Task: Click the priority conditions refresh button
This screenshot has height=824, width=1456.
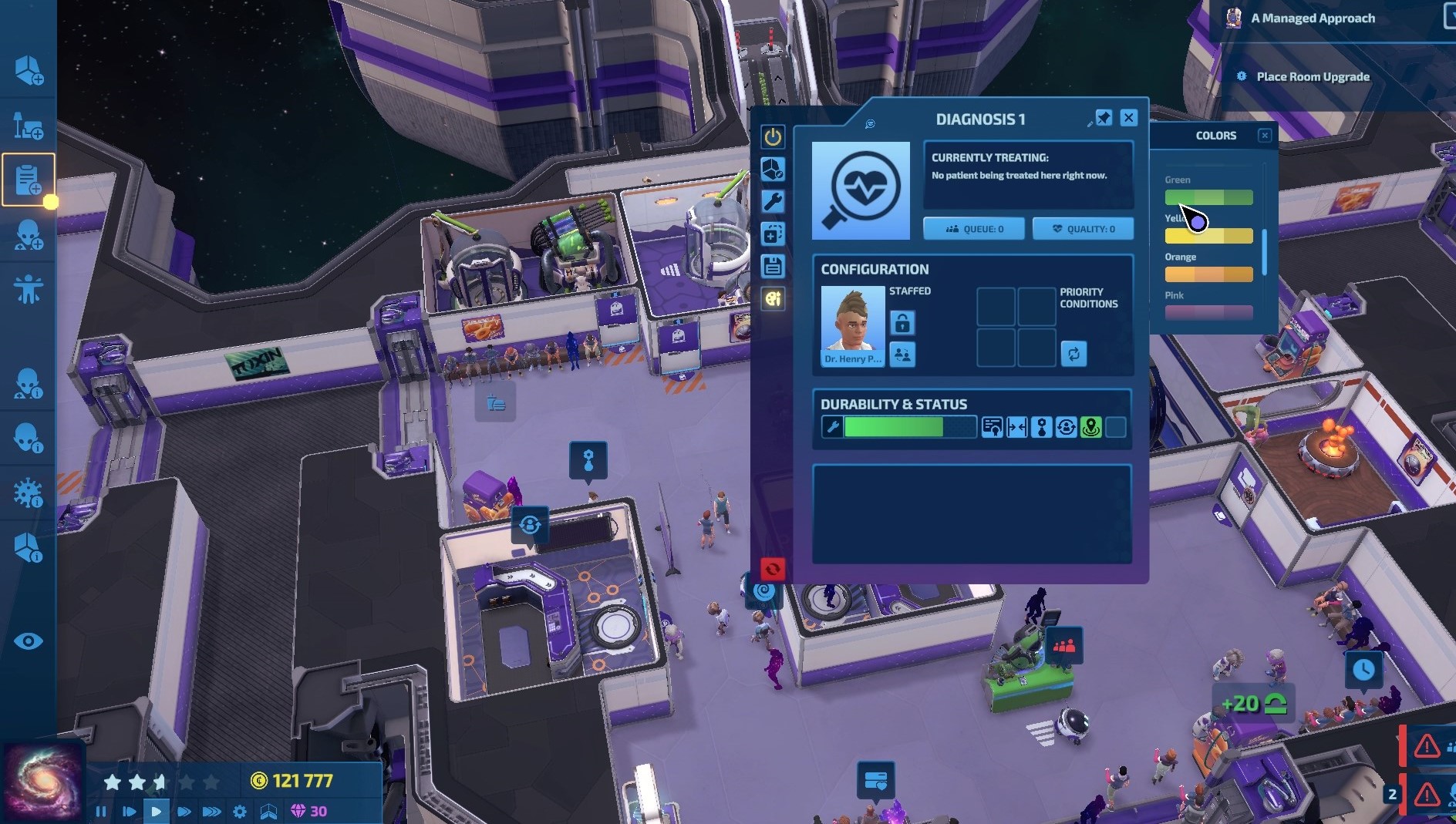Action: (1073, 354)
